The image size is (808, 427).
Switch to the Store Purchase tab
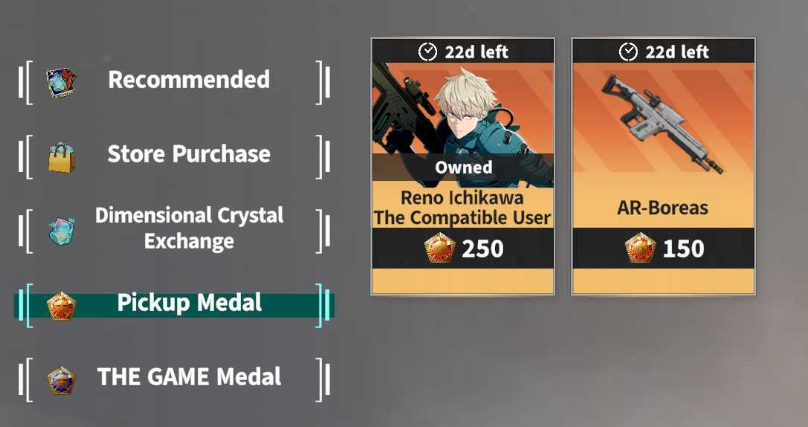coord(175,155)
